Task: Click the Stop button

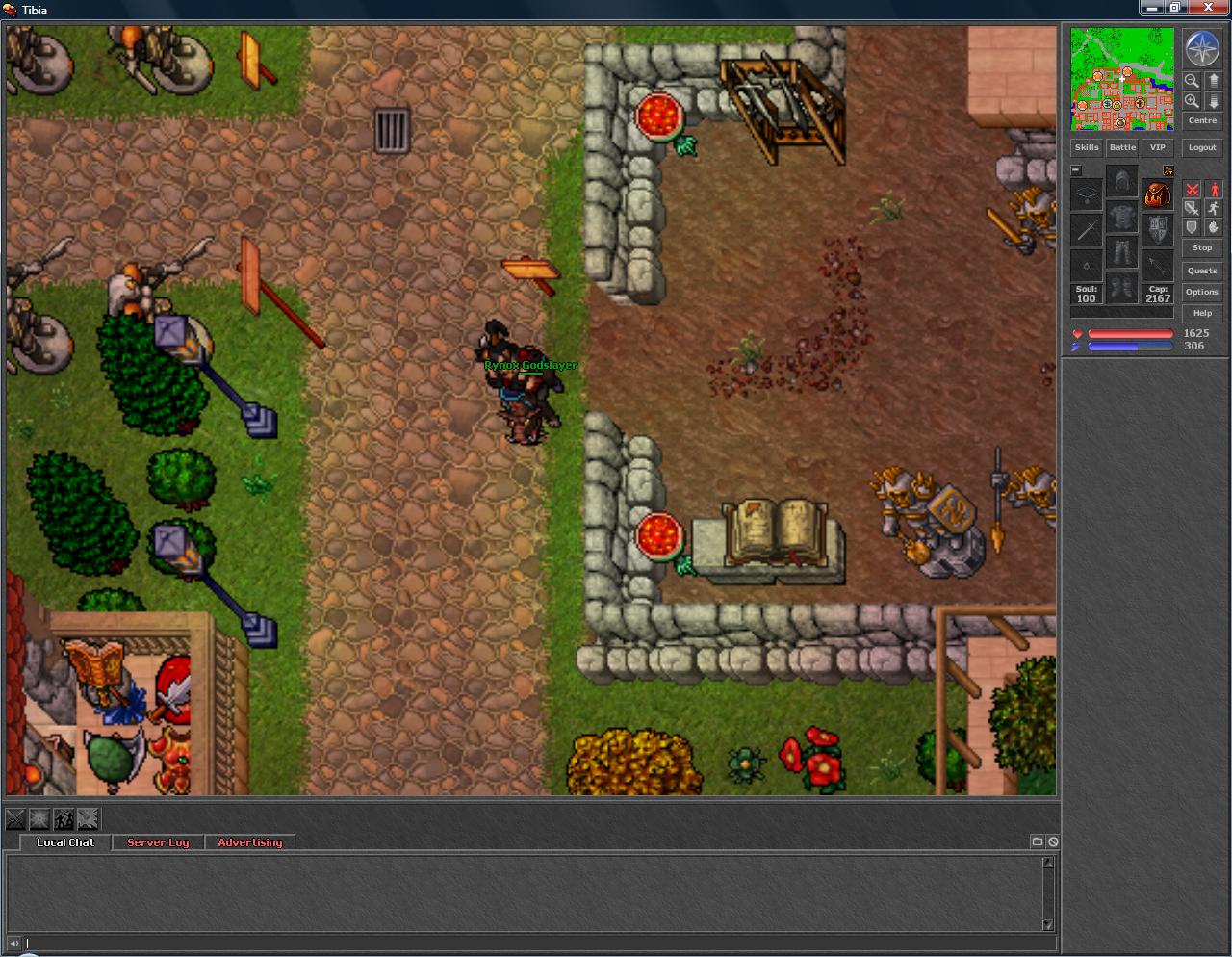Action: (x=1202, y=247)
